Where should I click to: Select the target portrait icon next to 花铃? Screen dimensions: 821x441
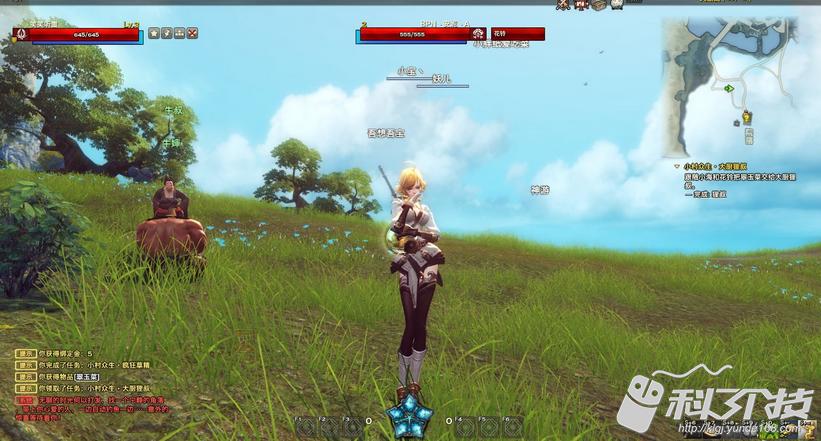point(478,34)
